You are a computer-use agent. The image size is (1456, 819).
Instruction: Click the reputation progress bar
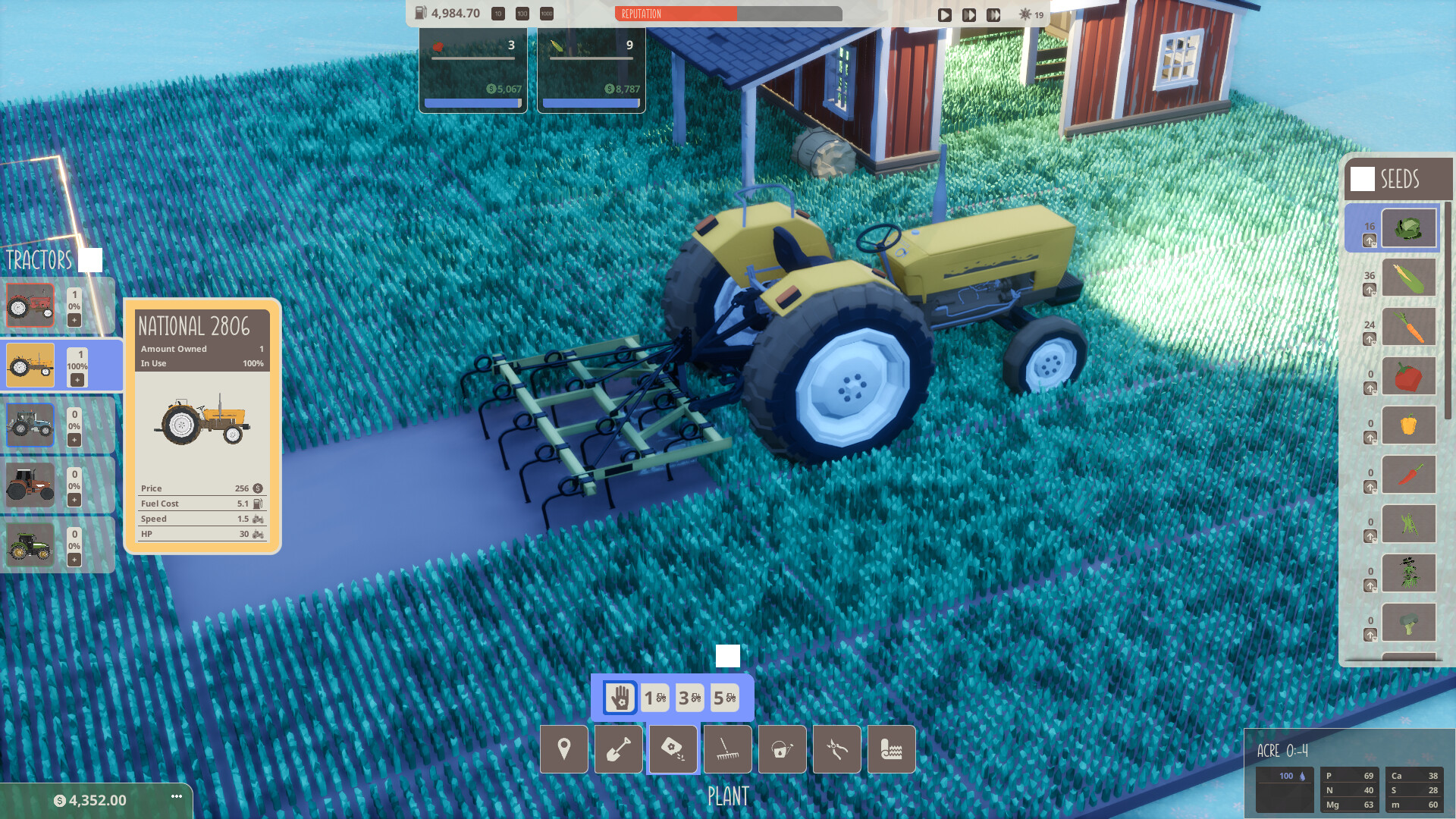[728, 14]
